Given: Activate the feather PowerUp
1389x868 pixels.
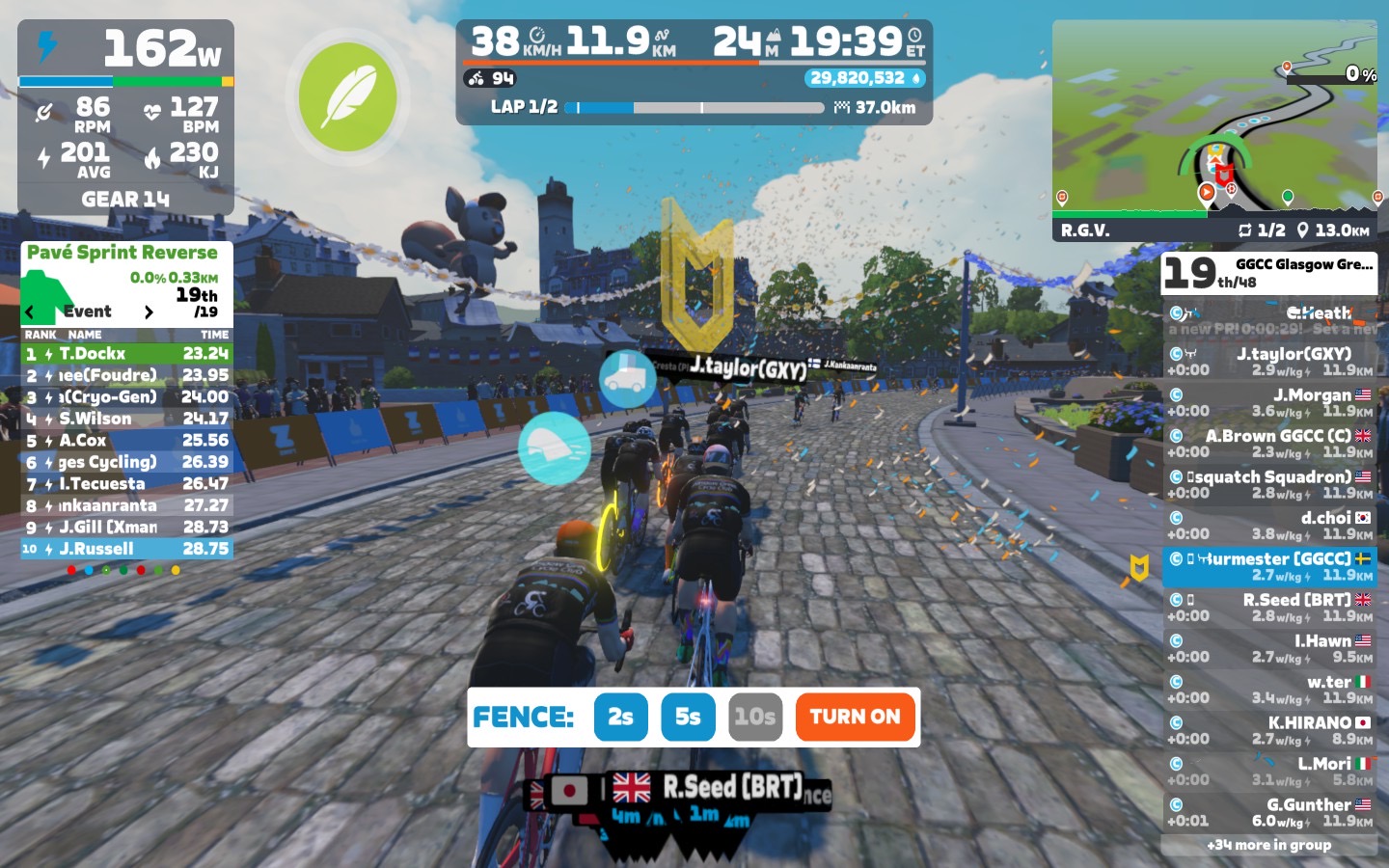Looking at the screenshot, I should pyautogui.click(x=347, y=96).
